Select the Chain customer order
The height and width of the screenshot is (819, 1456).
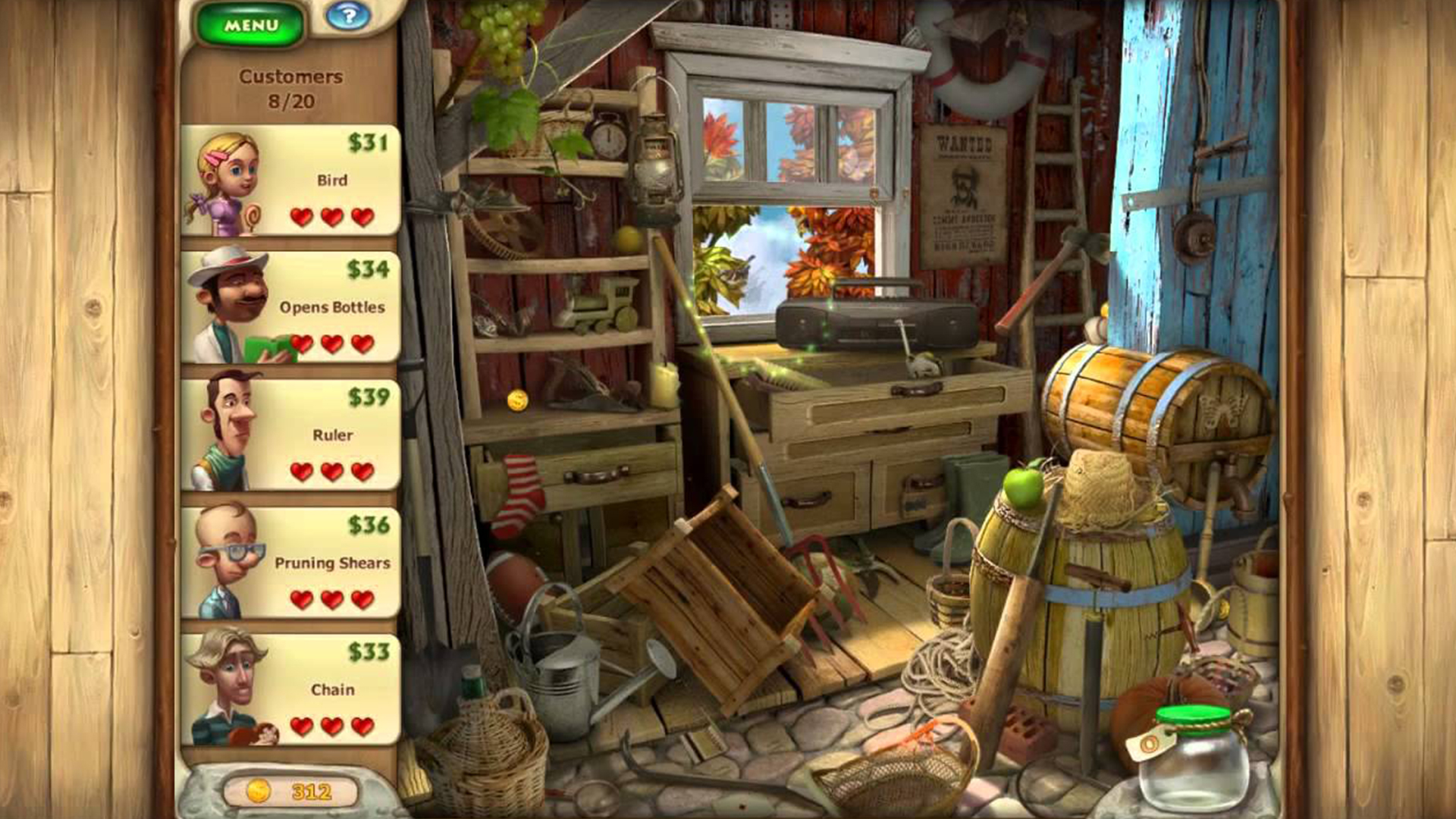291,690
